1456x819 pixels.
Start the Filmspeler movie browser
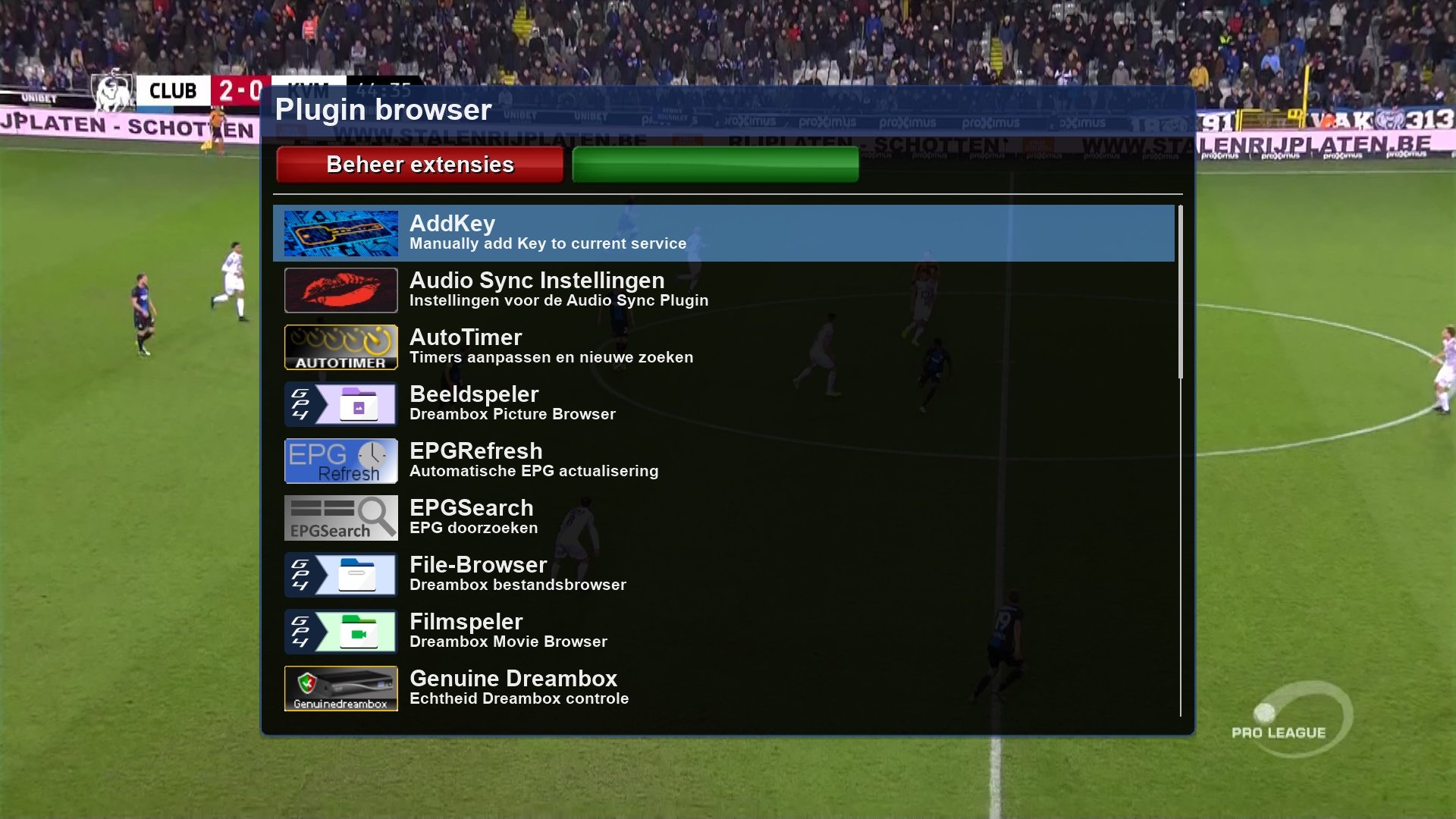tap(723, 631)
